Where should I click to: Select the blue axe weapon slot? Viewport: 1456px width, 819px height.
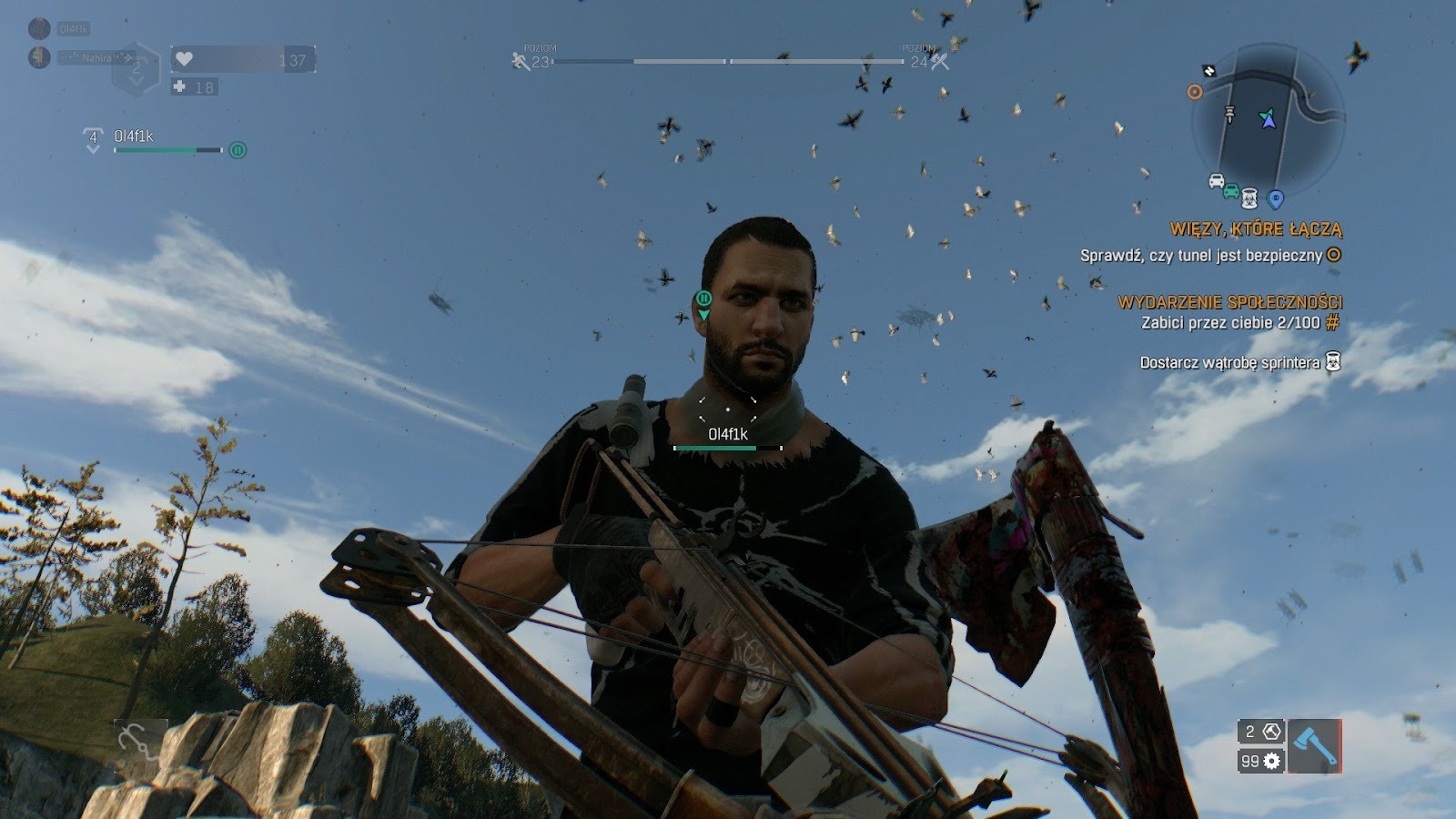click(1314, 746)
